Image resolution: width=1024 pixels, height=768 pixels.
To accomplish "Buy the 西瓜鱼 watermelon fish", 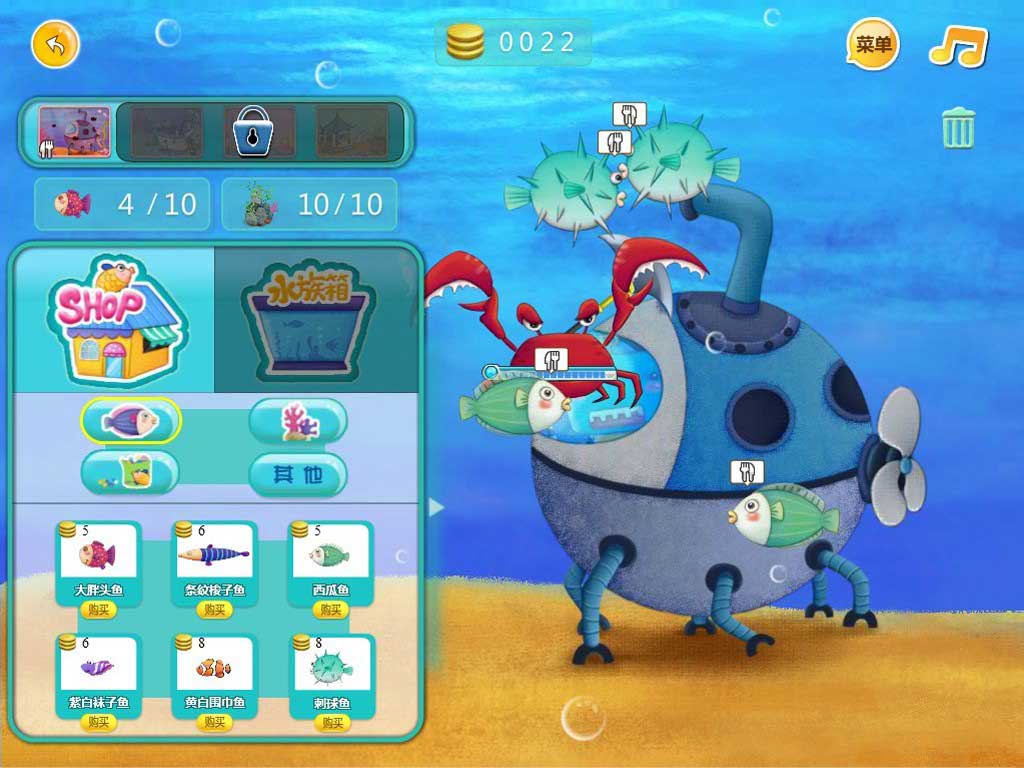I will pos(331,609).
